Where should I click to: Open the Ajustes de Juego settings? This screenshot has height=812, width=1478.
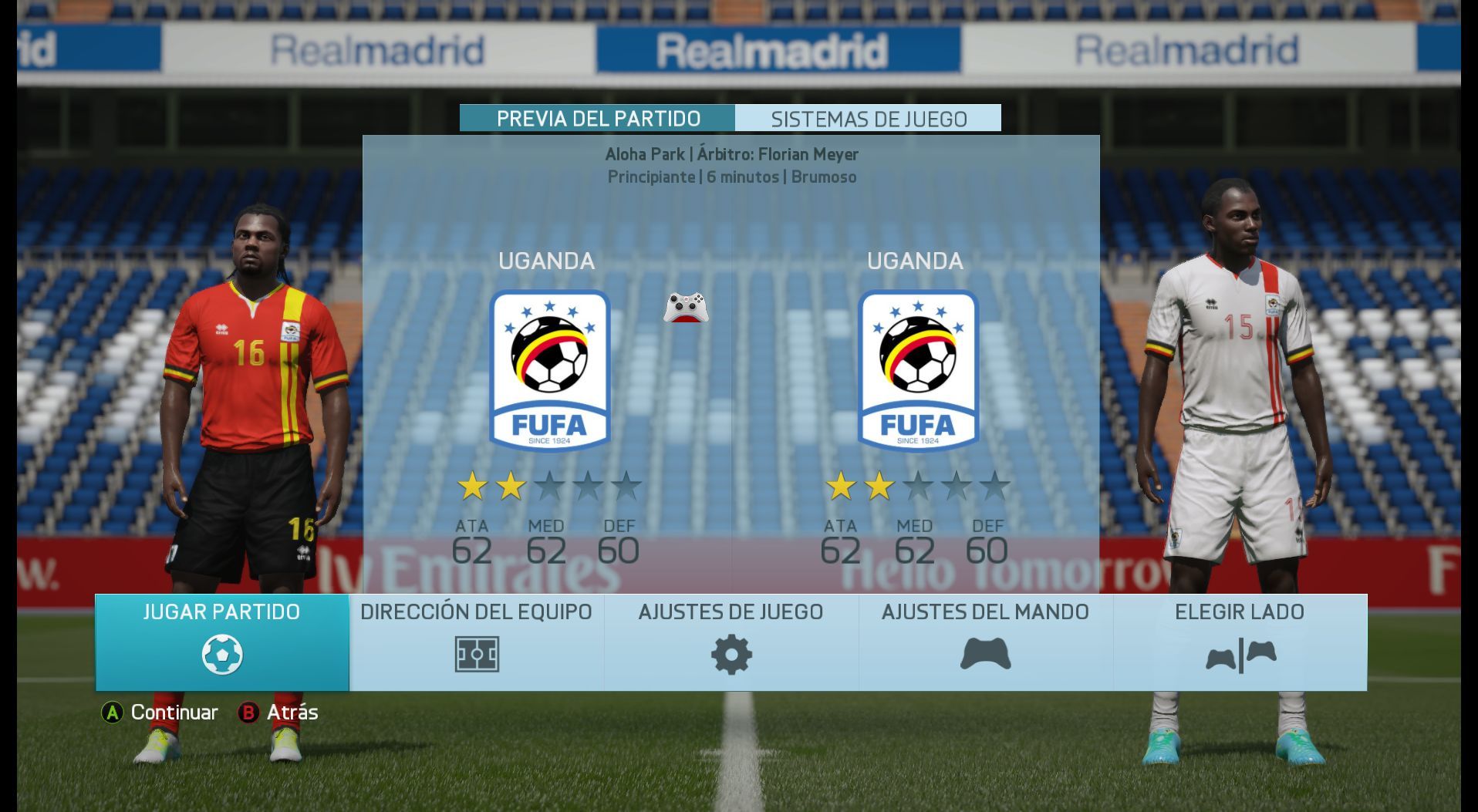click(731, 642)
